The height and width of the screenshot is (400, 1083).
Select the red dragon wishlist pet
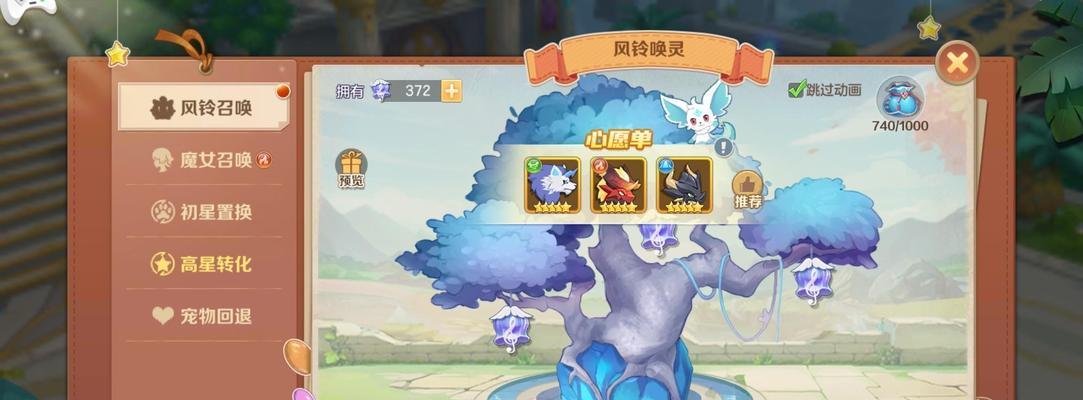coord(618,185)
